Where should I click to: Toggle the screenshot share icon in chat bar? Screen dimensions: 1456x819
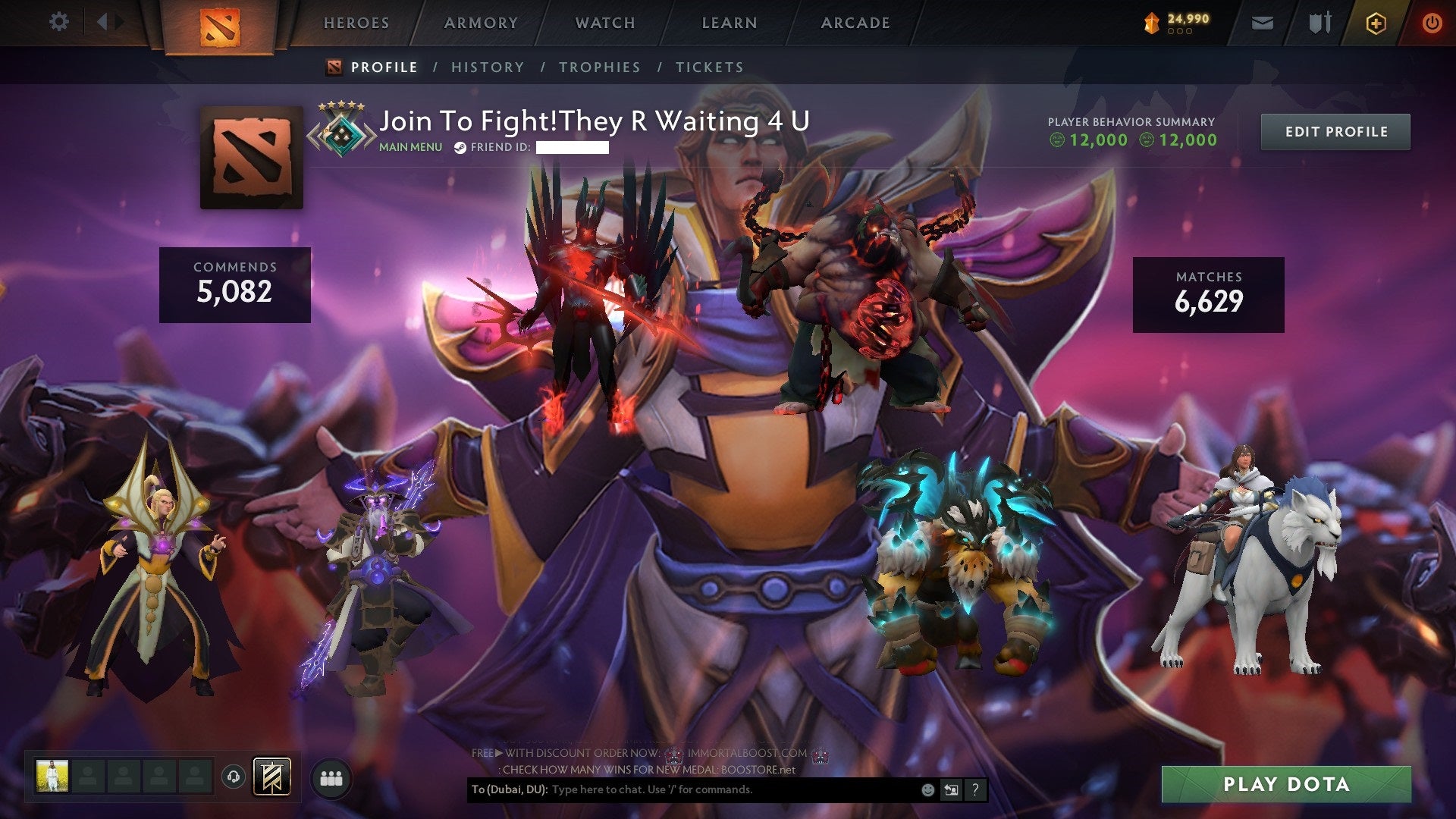pyautogui.click(x=950, y=789)
